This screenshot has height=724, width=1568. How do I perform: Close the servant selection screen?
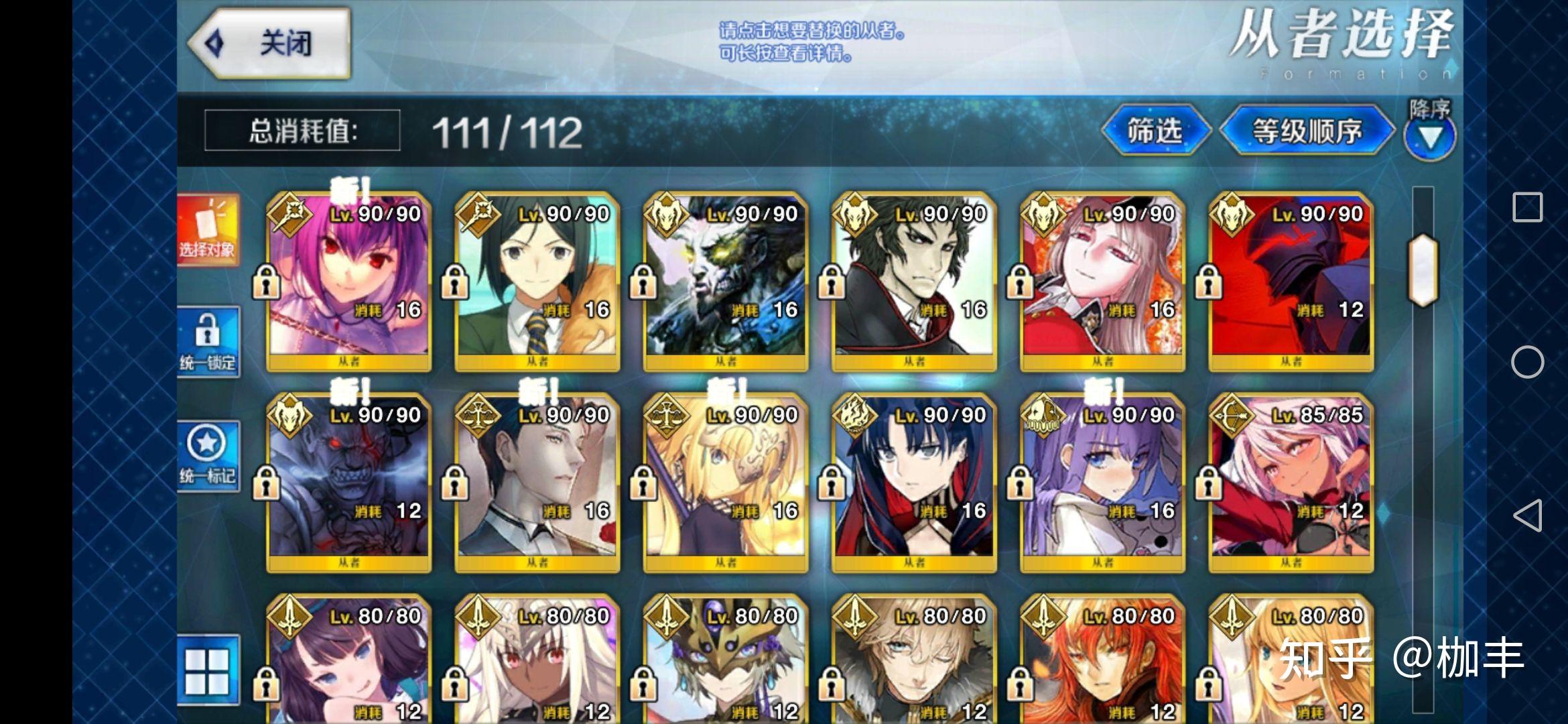tap(270, 44)
